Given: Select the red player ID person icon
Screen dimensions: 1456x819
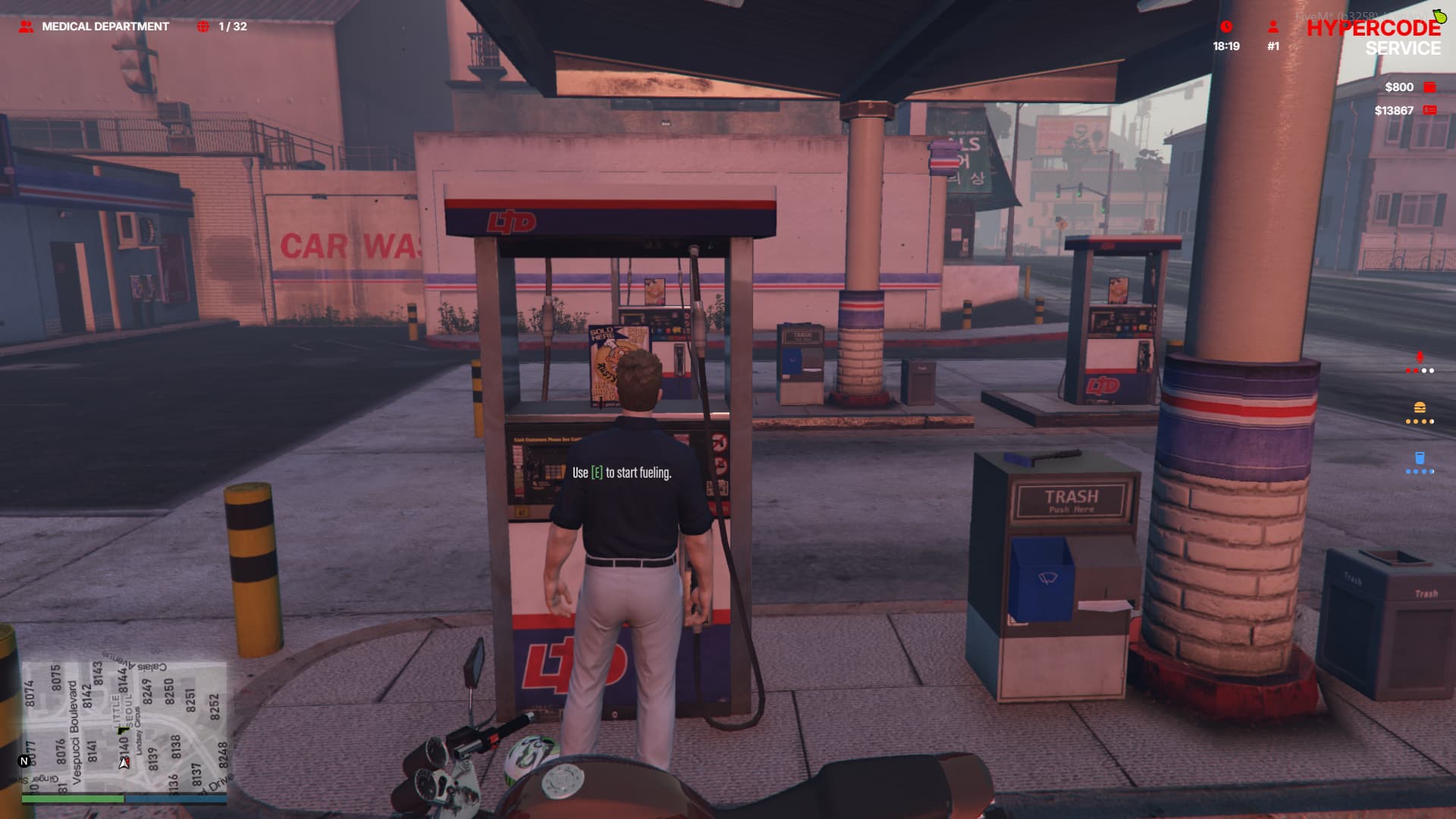Looking at the screenshot, I should 1273,27.
